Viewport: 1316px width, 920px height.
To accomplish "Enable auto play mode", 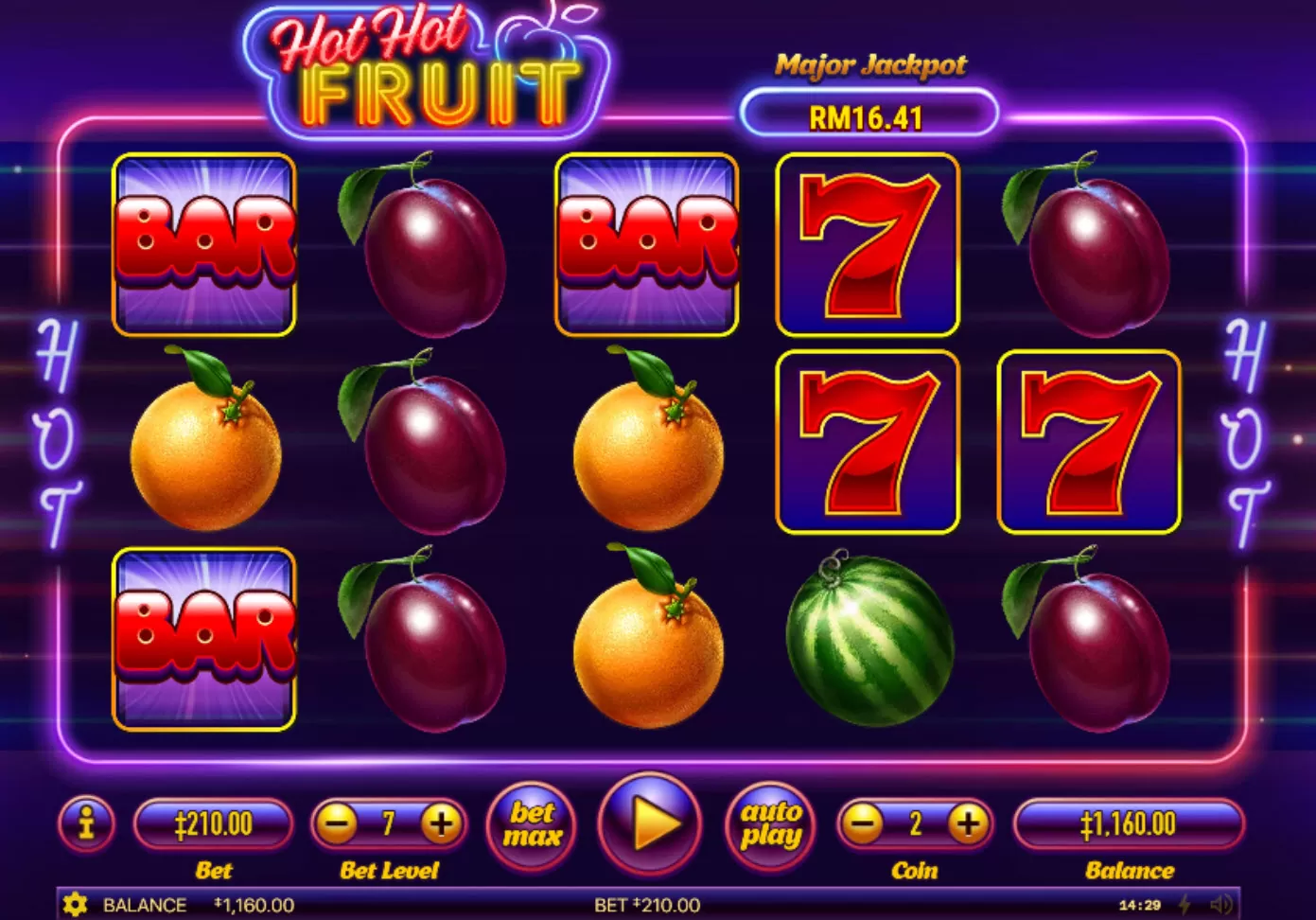I will 769,823.
